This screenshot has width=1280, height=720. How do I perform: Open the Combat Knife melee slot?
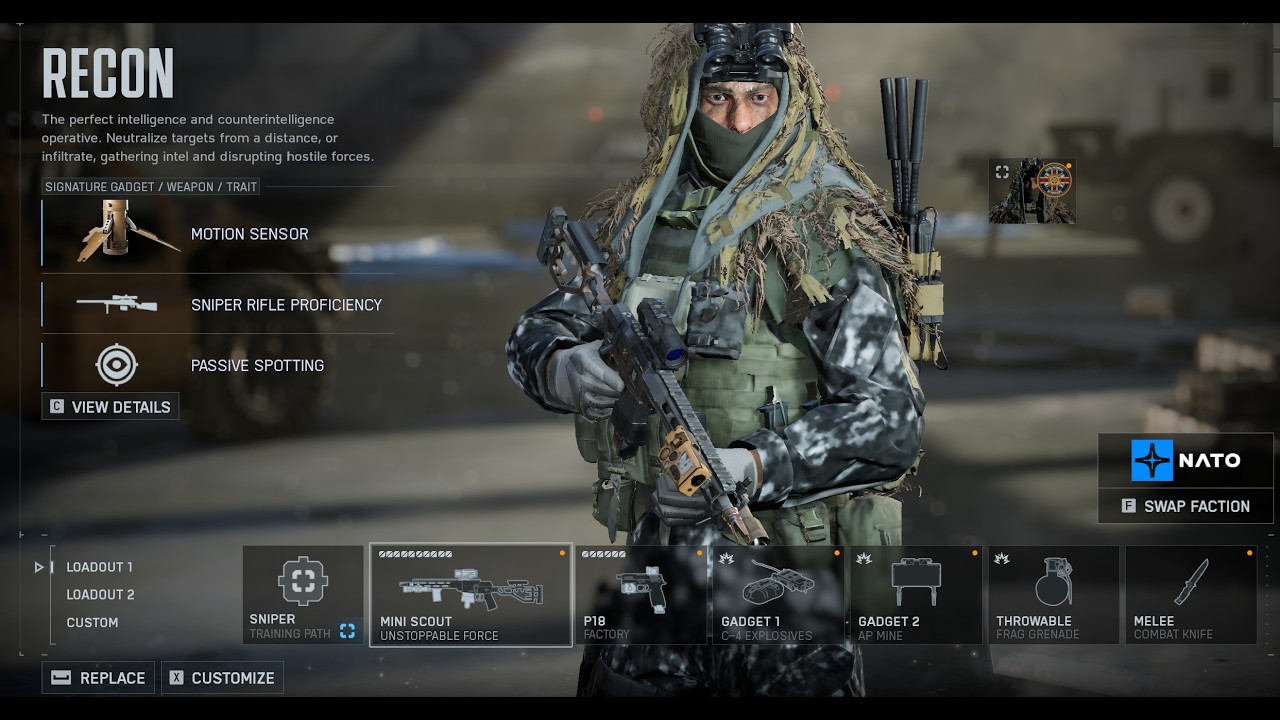click(x=1191, y=595)
